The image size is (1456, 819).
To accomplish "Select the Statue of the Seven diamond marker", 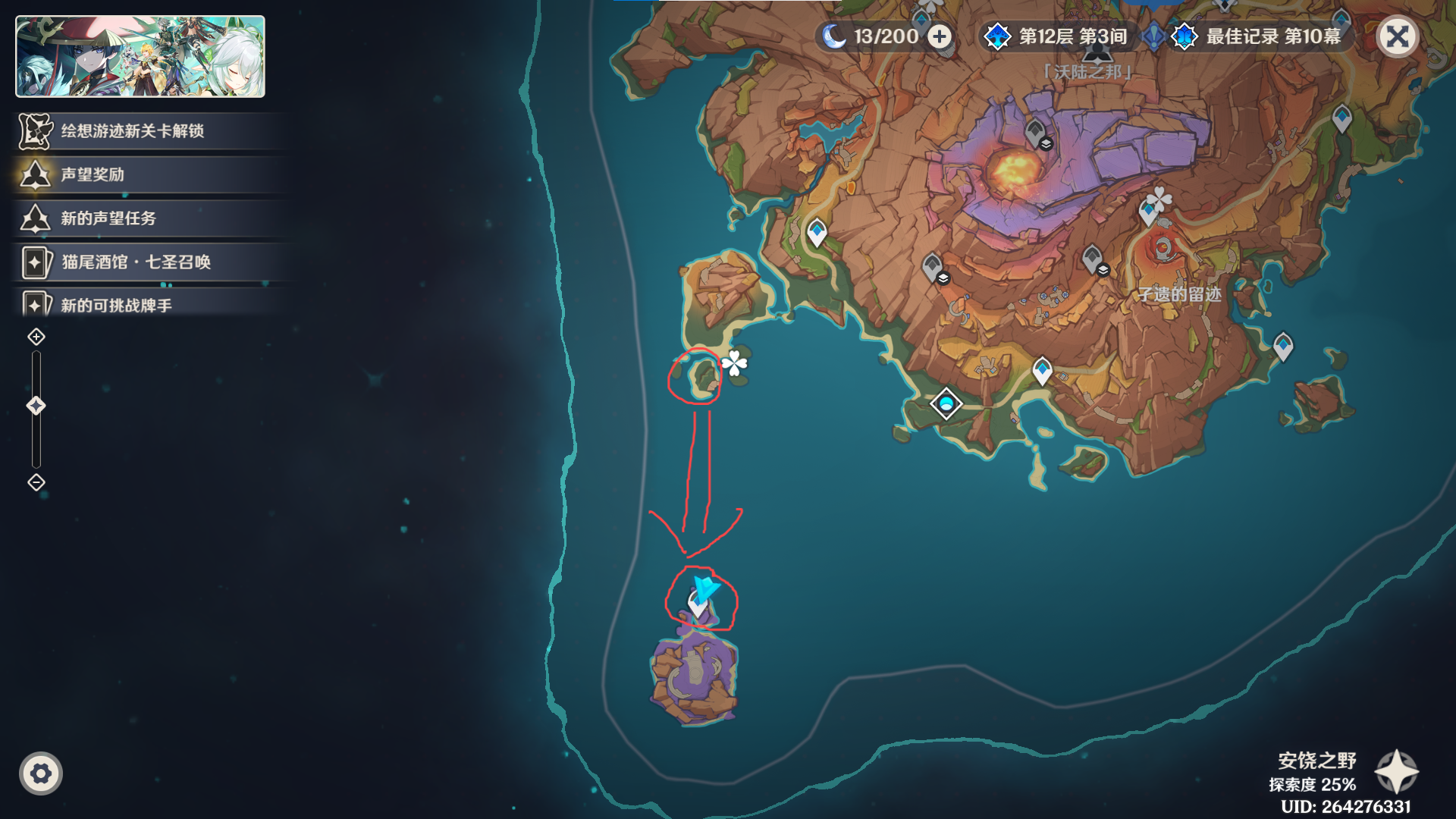I will [x=946, y=403].
